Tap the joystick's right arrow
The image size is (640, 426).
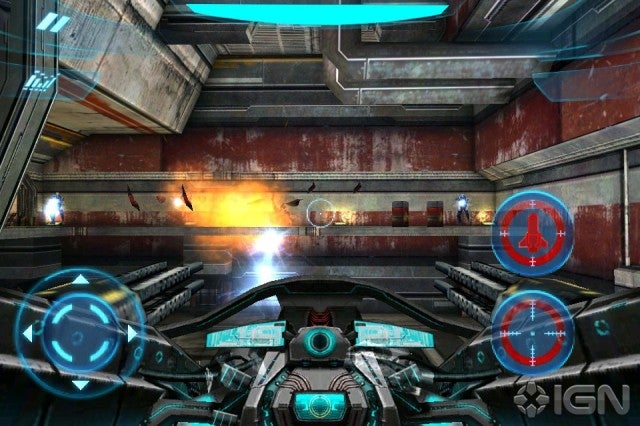(132, 331)
